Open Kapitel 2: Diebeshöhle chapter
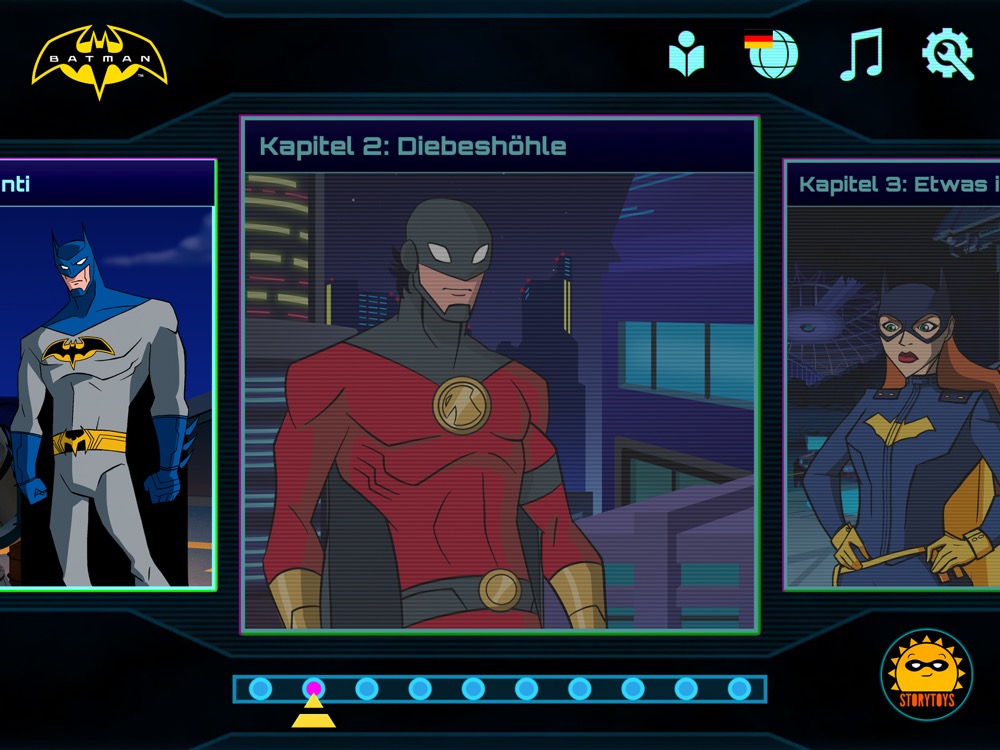The width and height of the screenshot is (1000, 750). tap(499, 375)
